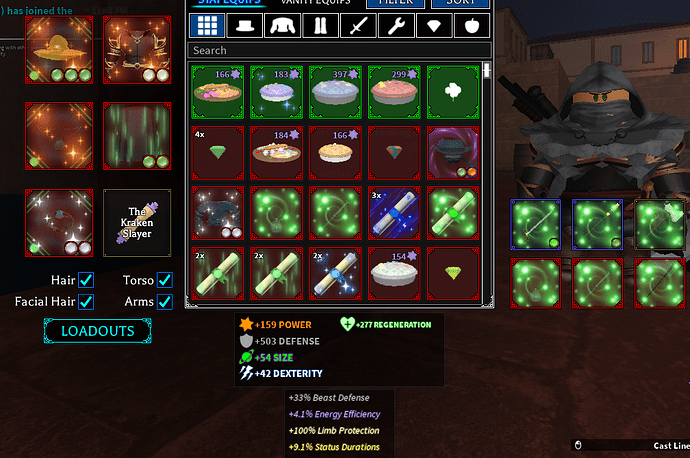The width and height of the screenshot is (690, 458).
Task: Show all items with the grid filter
Action: [x=207, y=25]
